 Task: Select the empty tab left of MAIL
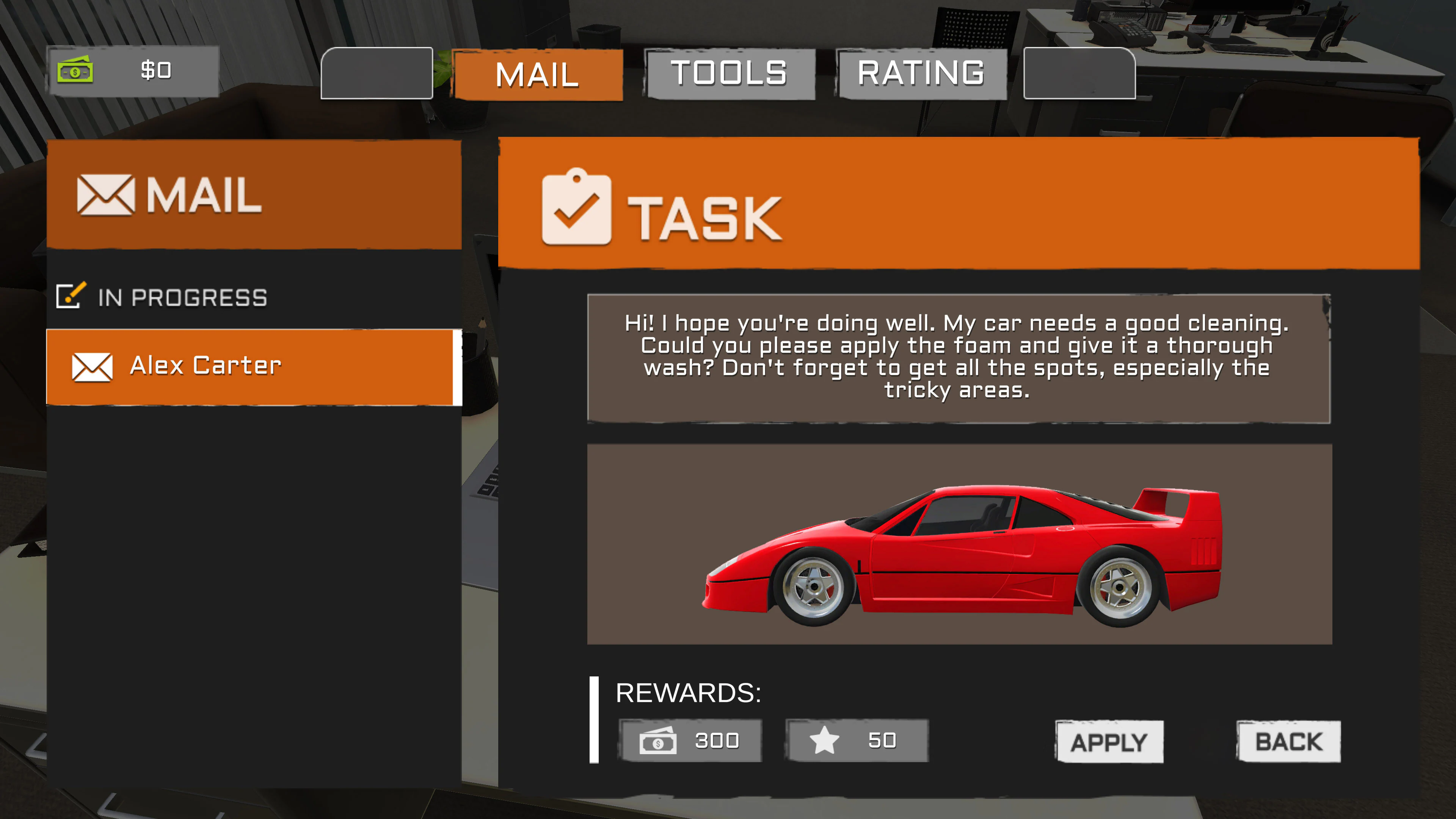point(377,74)
